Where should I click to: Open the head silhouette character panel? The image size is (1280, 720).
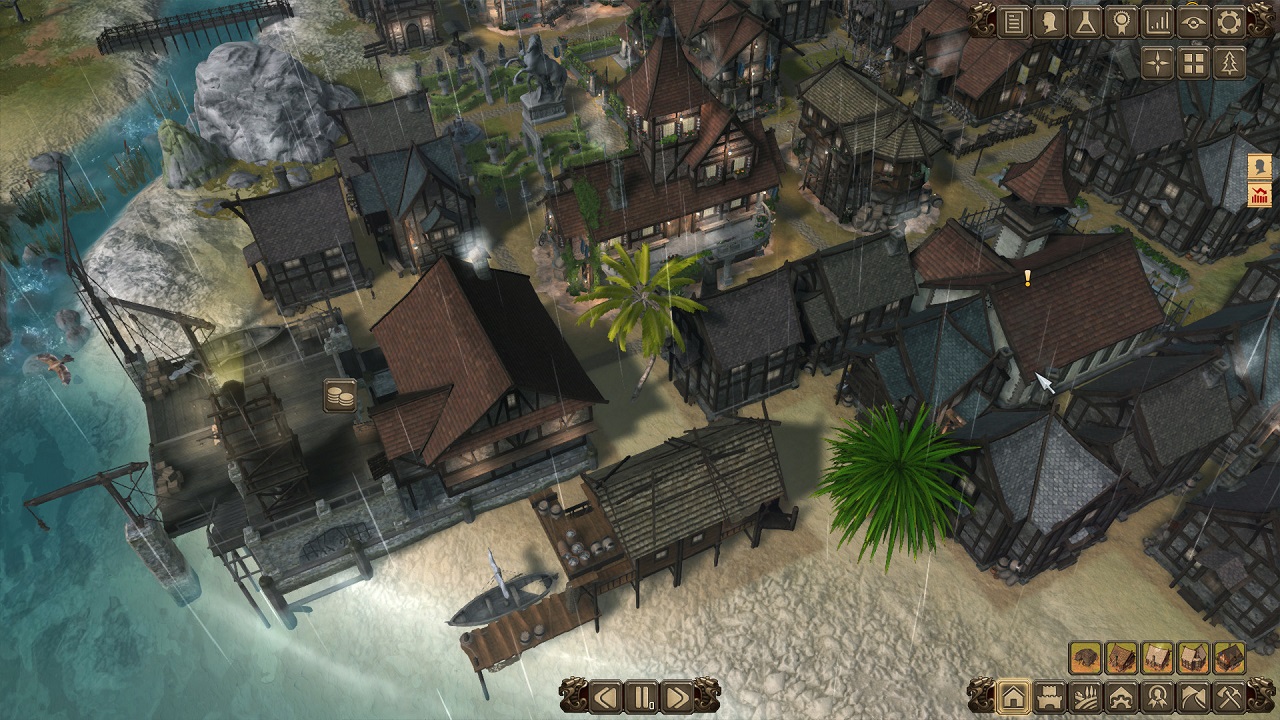tap(1049, 22)
